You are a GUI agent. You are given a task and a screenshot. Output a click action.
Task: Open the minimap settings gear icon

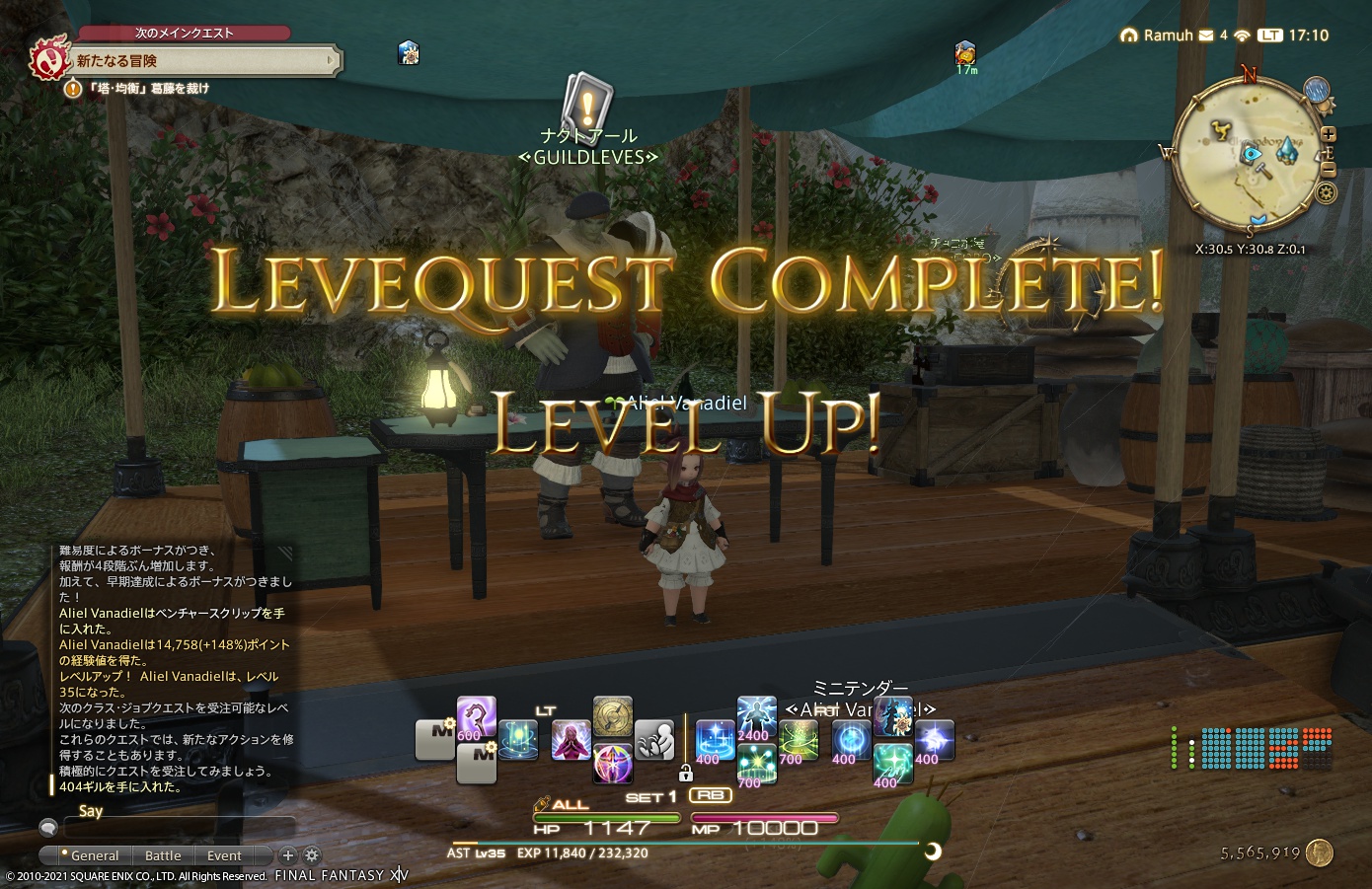click(x=1327, y=191)
